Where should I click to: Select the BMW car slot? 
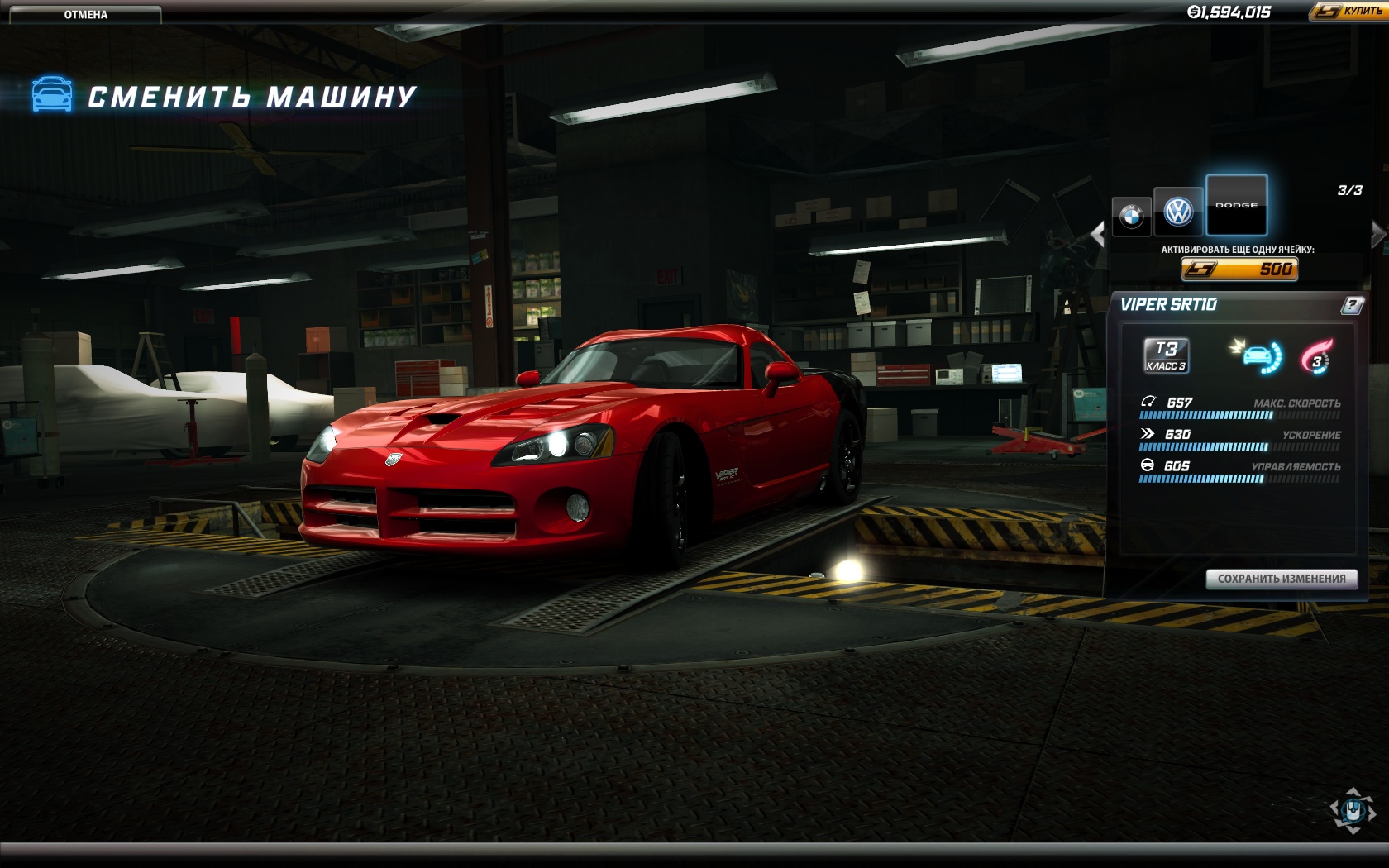[1131, 217]
